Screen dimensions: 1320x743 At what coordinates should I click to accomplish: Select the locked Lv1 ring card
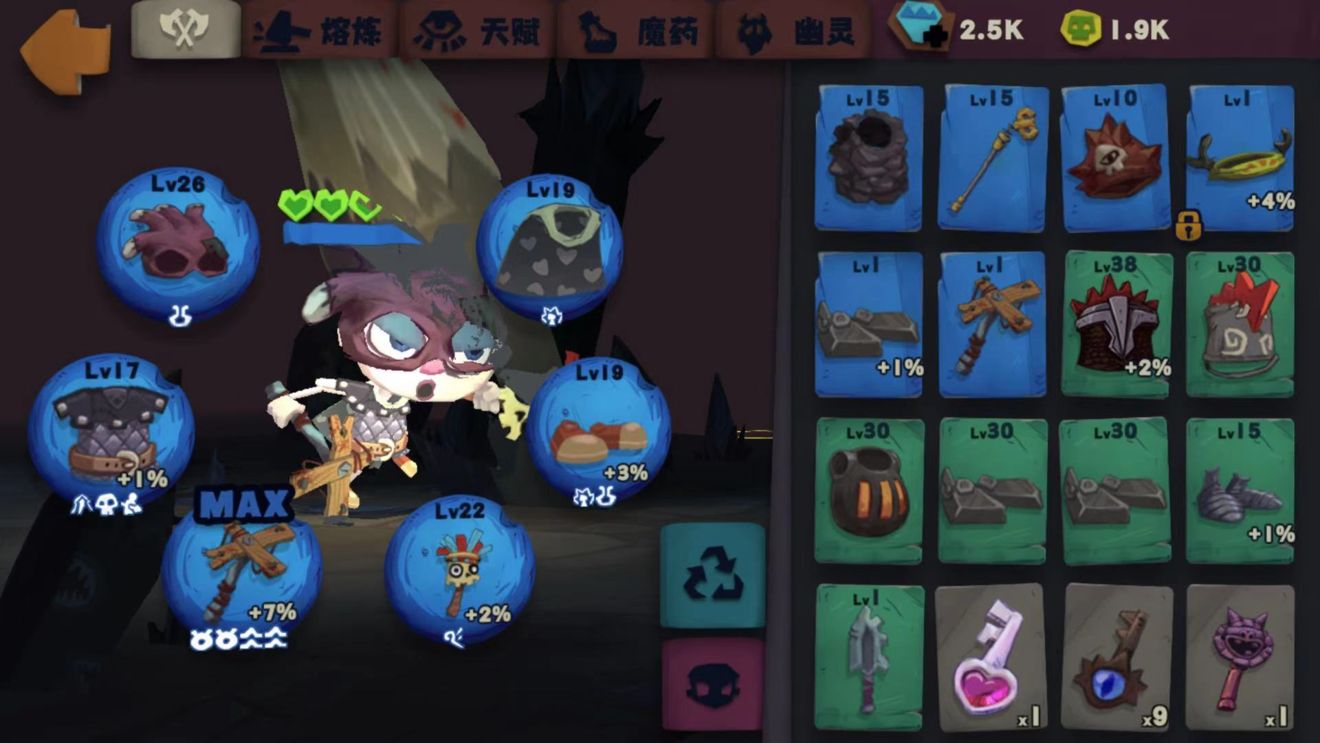click(1239, 160)
